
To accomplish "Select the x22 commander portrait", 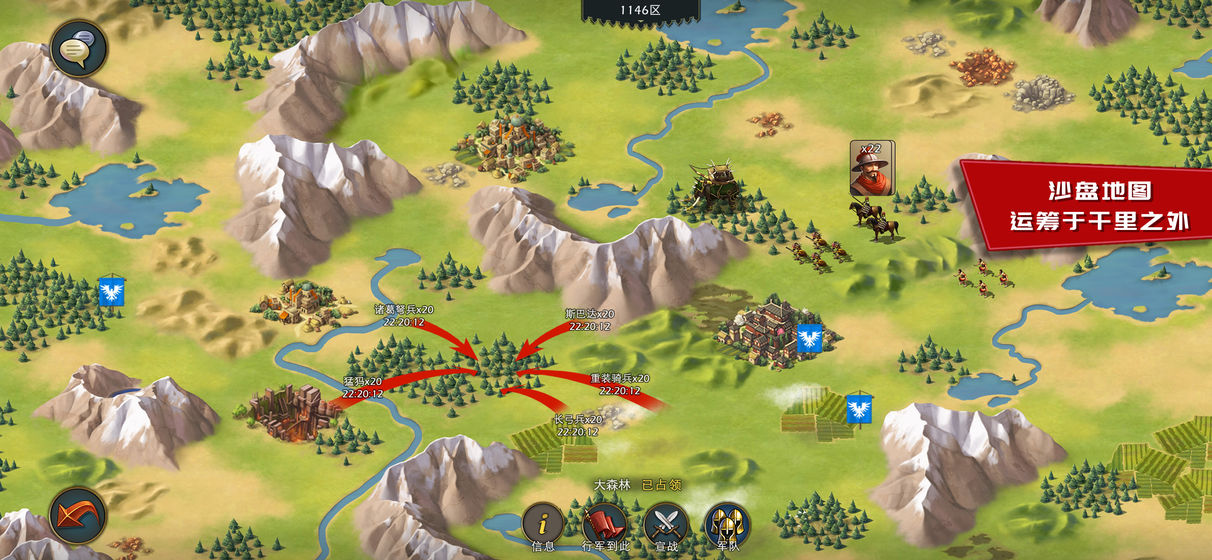I will 871,169.
